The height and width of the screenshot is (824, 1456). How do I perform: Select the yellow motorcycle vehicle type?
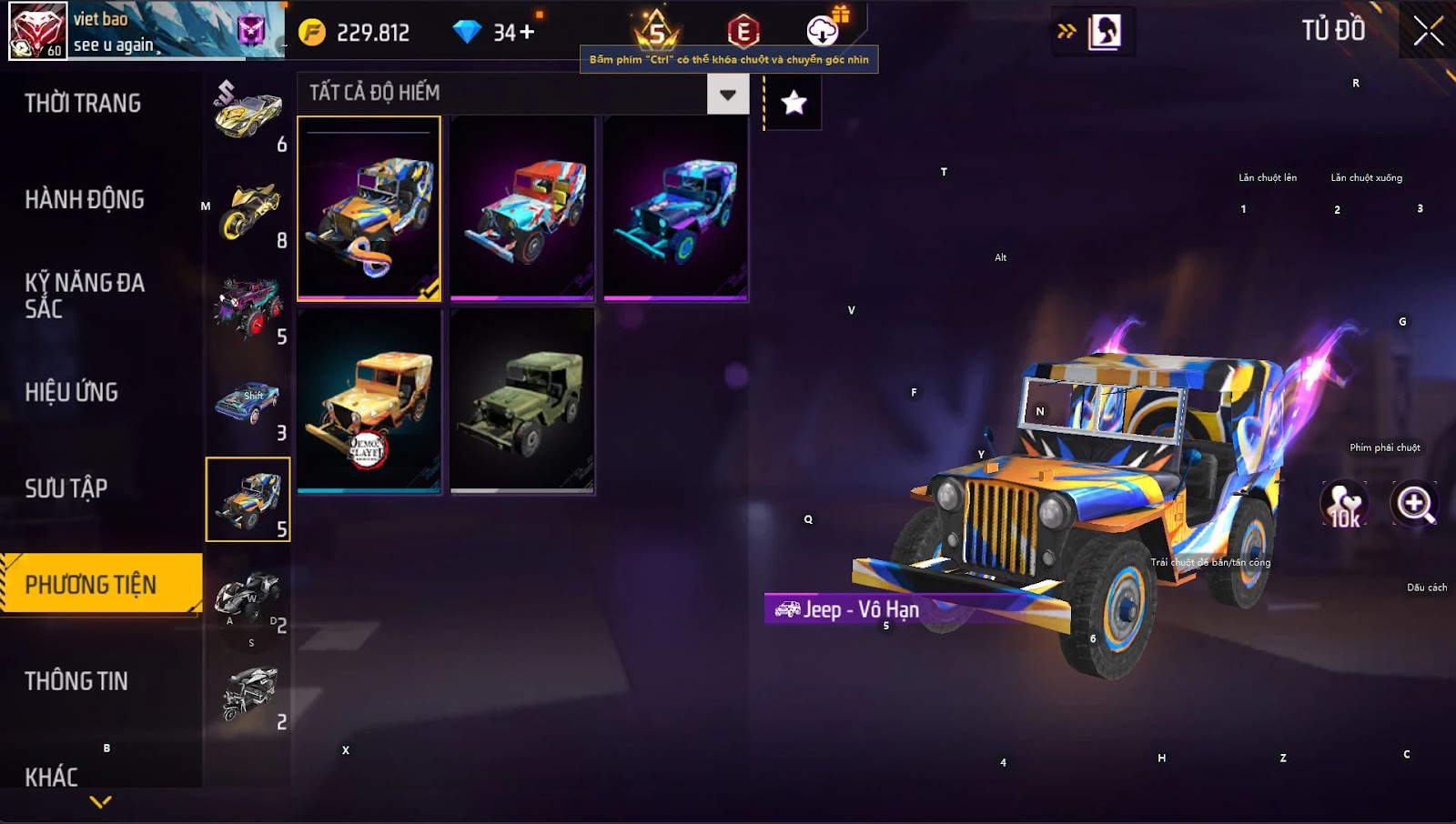248,211
